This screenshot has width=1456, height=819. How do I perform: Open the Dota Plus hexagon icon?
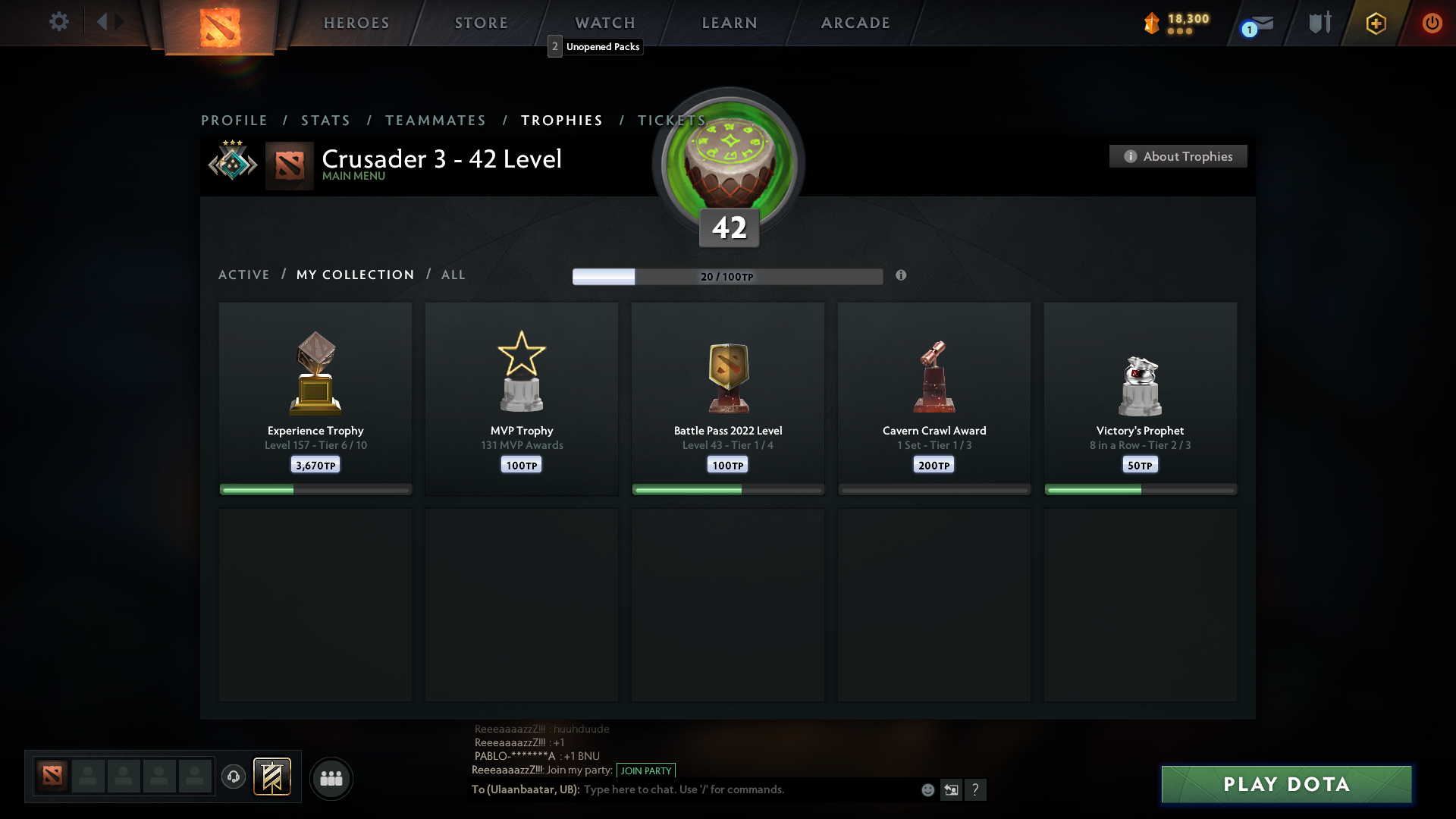(x=1375, y=23)
